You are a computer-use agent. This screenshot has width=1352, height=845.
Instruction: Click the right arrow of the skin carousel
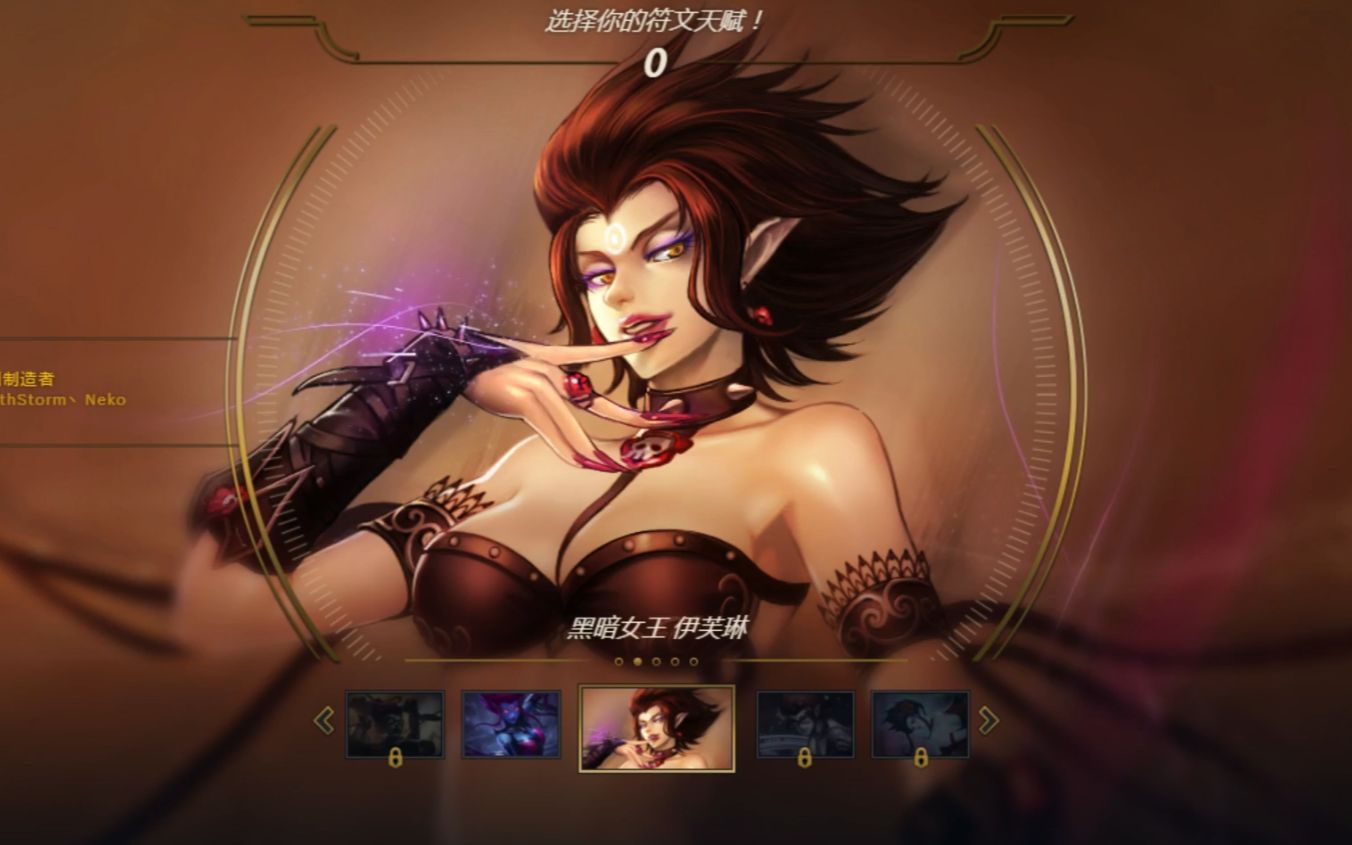(x=988, y=720)
